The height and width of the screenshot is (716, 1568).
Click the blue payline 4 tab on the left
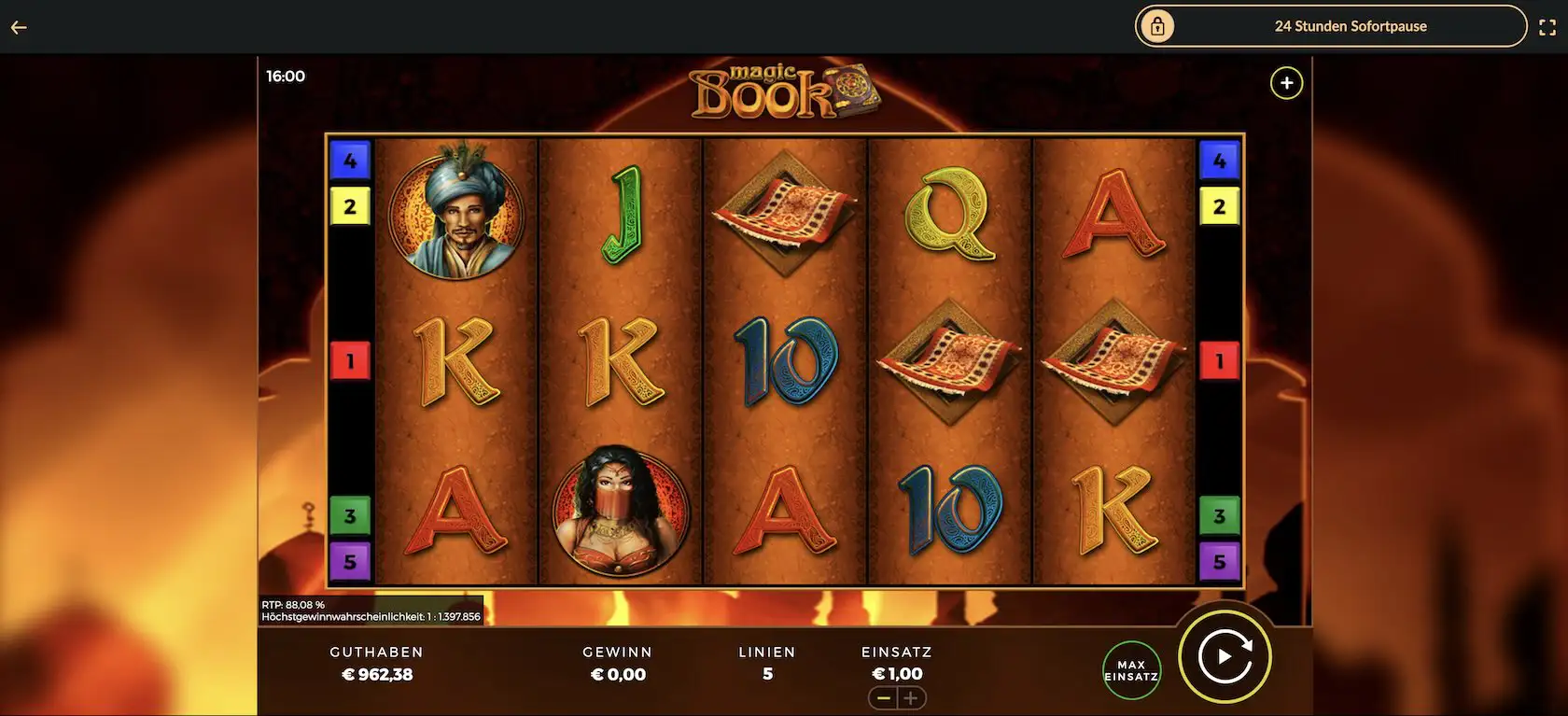(x=350, y=159)
